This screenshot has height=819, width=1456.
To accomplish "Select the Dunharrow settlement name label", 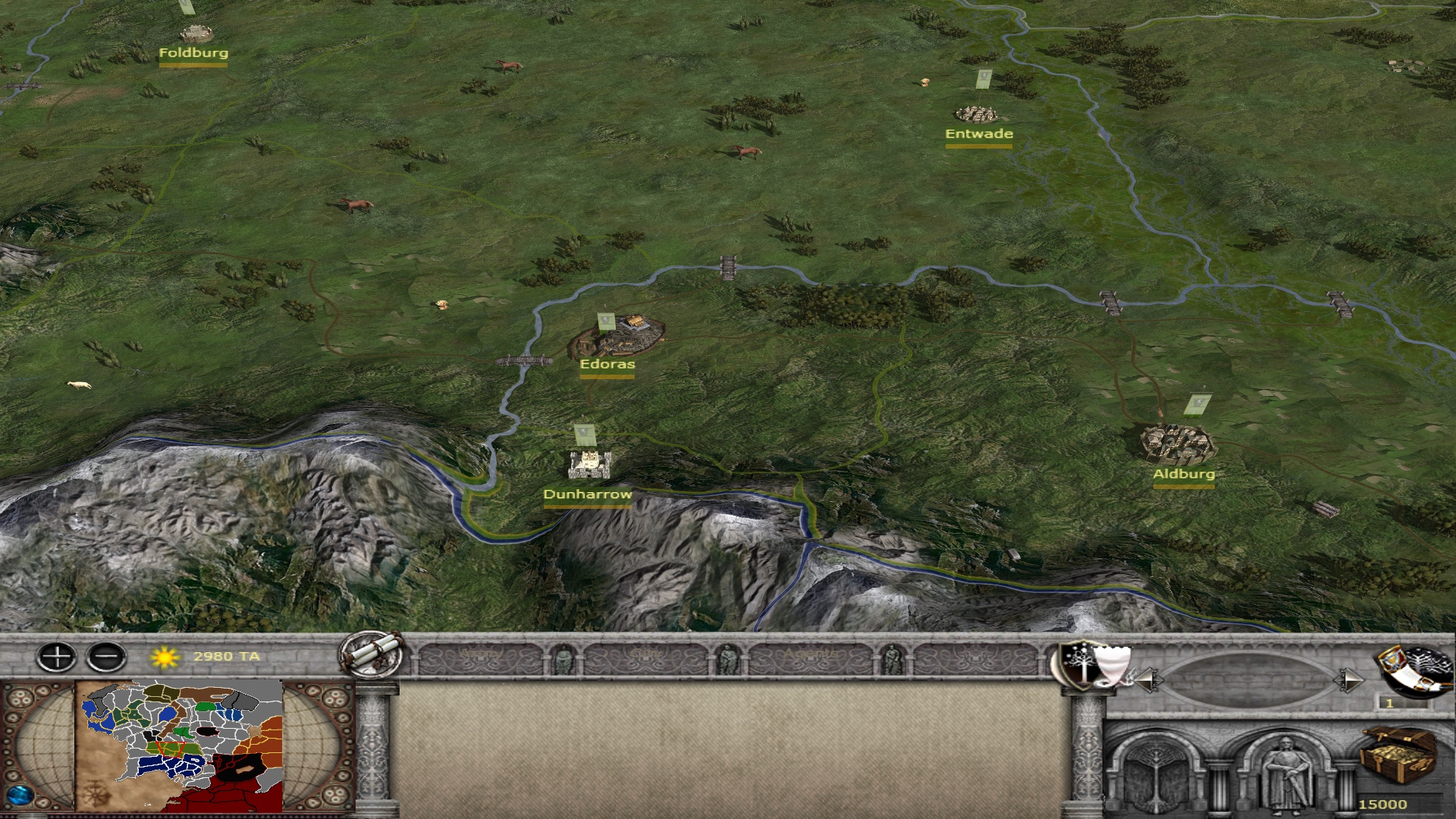I will (588, 494).
